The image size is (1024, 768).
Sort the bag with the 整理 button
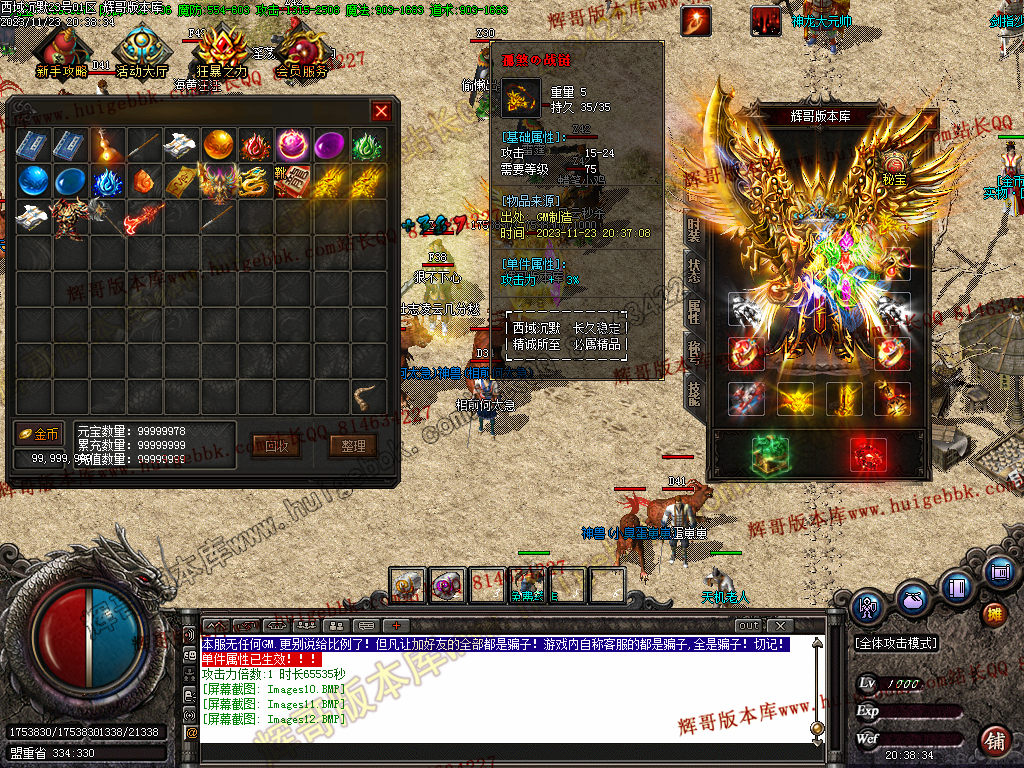click(x=352, y=446)
